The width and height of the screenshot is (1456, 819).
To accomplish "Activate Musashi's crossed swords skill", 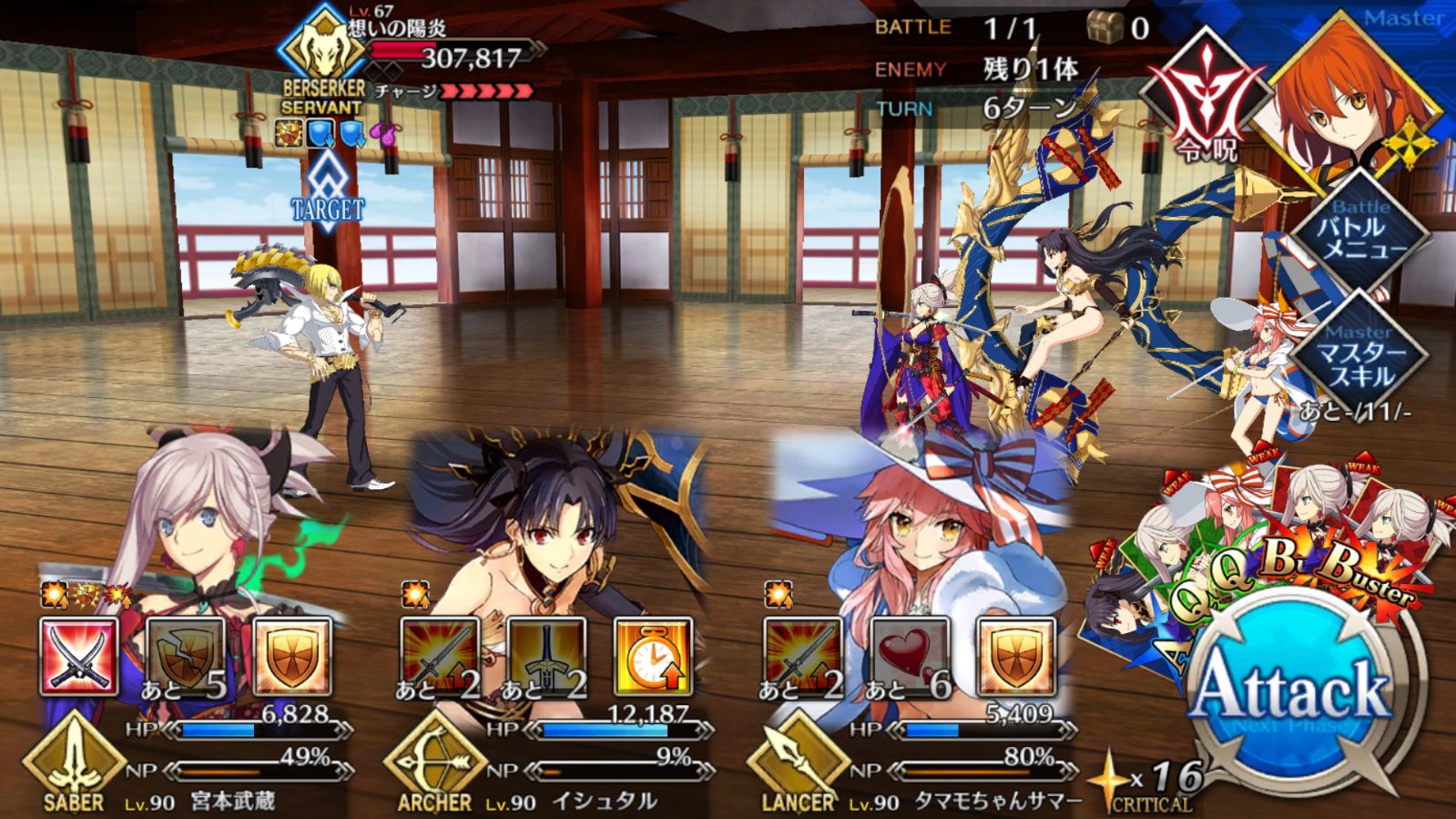I will [x=79, y=656].
